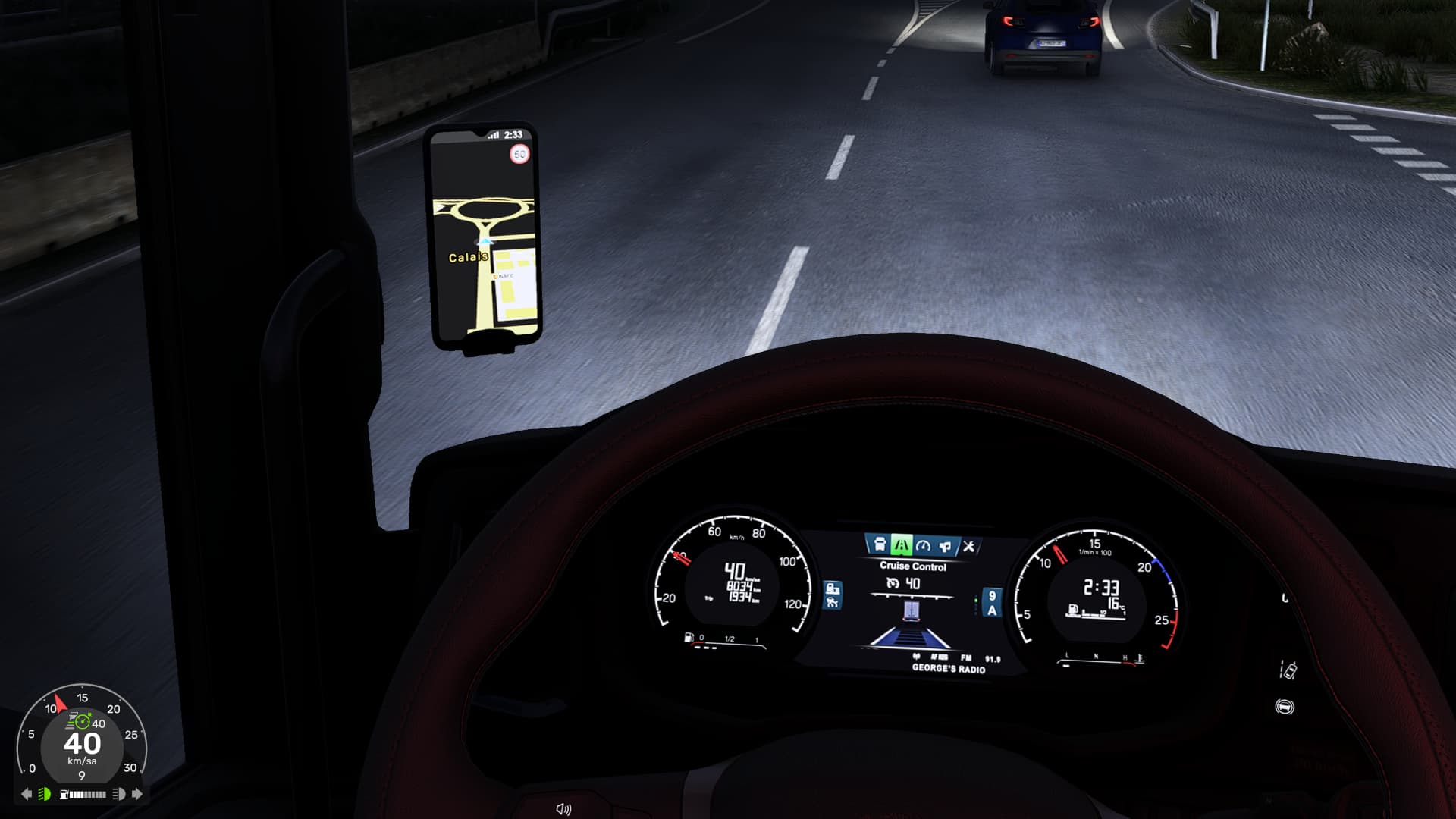Click the left turn signal arrow
The height and width of the screenshot is (819, 1456).
(x=27, y=794)
